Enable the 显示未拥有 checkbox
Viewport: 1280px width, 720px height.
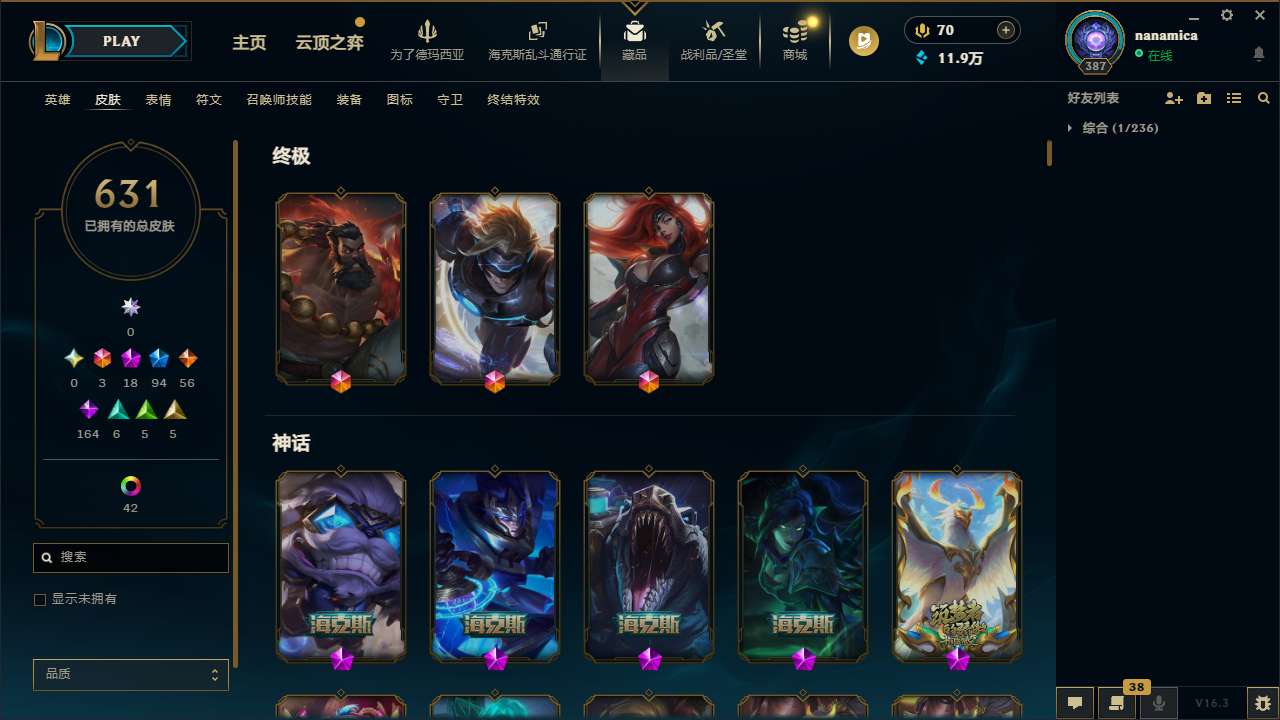(40, 599)
